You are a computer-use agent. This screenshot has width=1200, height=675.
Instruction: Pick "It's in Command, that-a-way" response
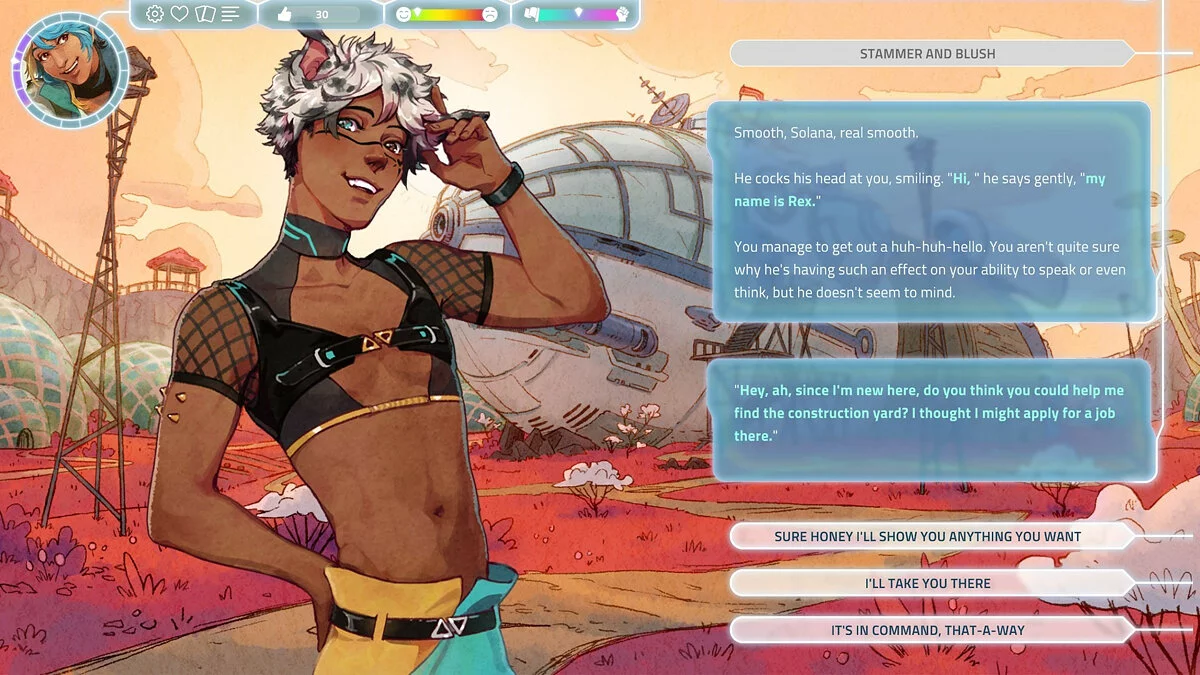tap(927, 630)
